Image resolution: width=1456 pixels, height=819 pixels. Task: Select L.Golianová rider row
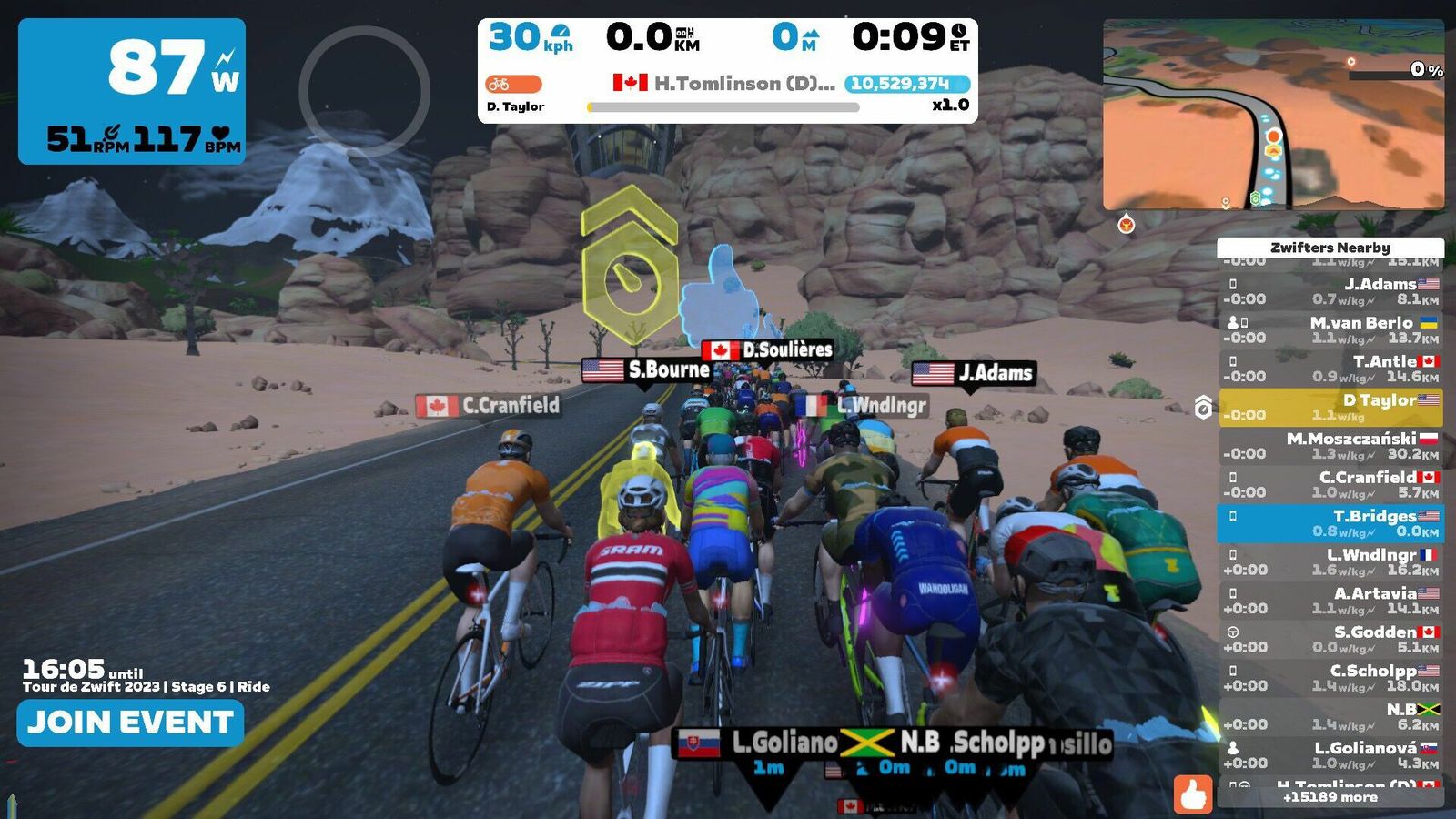1330,755
